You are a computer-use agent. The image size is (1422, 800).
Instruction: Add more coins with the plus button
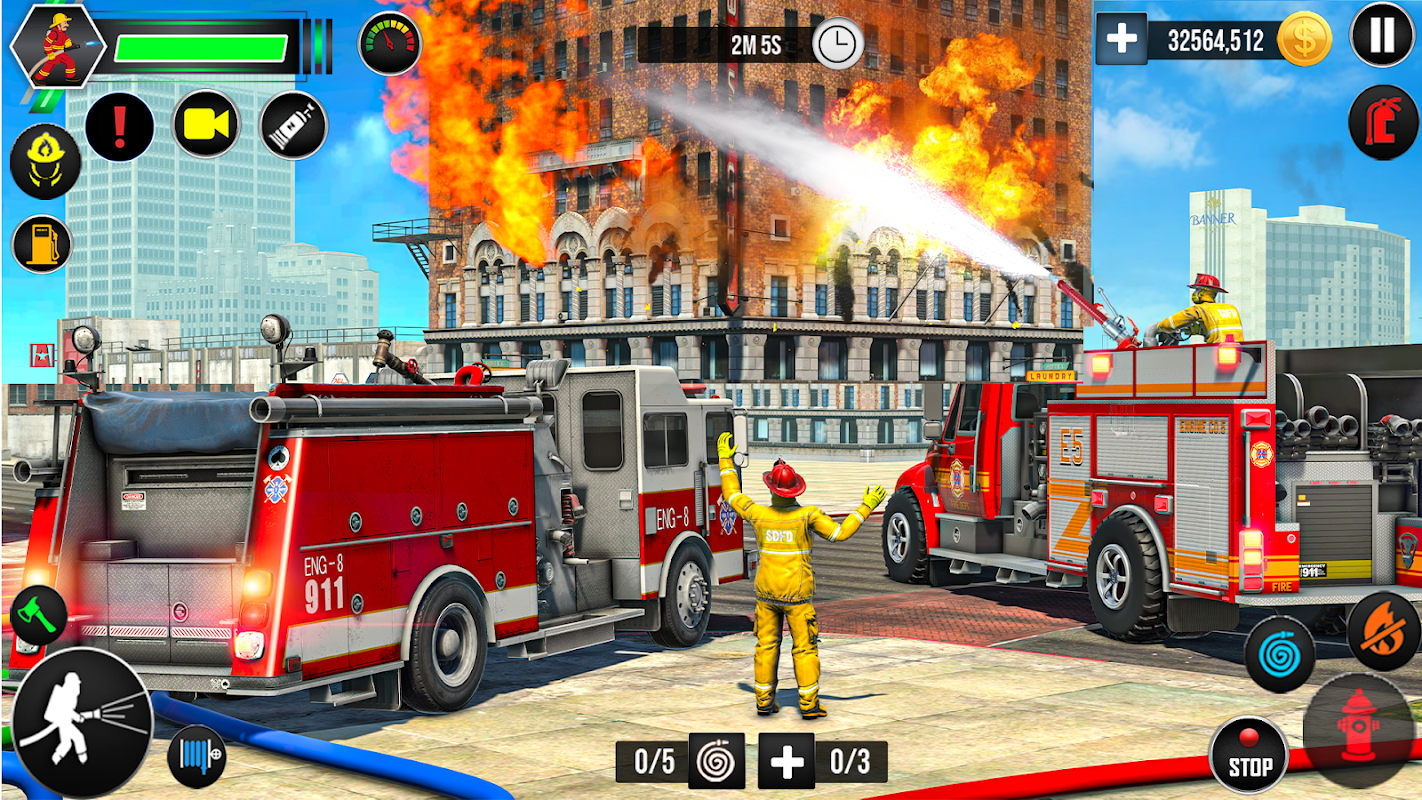click(1121, 39)
